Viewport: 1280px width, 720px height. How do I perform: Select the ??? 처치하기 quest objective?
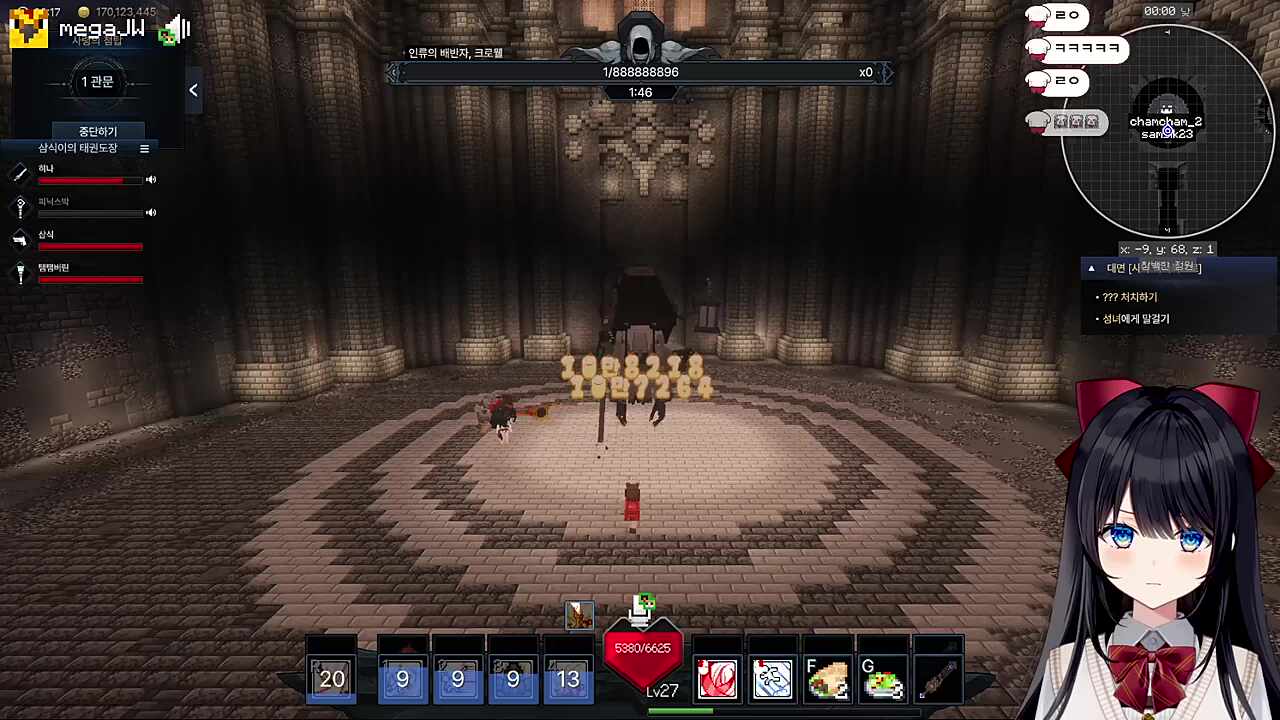(x=1129, y=297)
